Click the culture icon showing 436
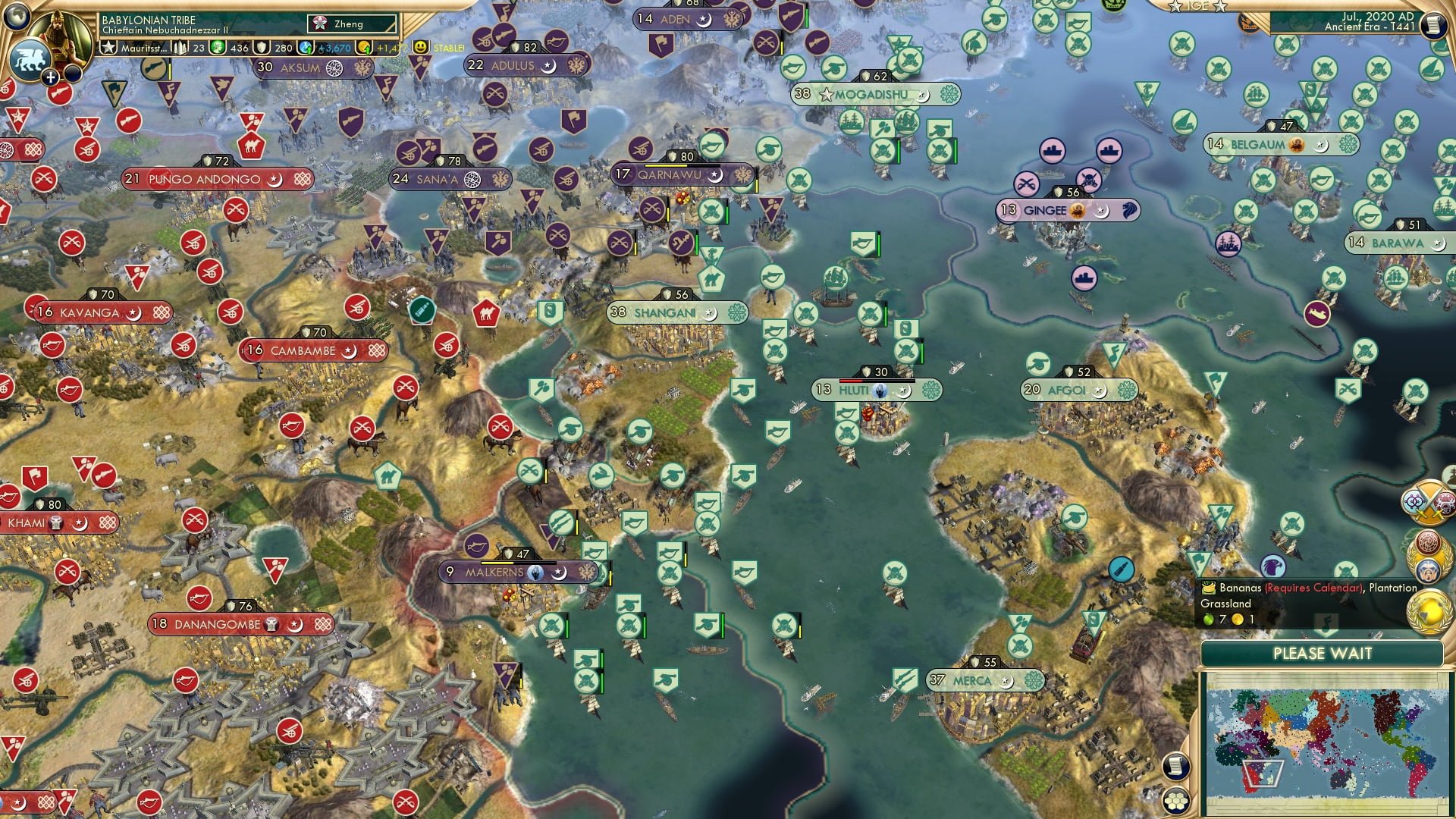 coord(218,48)
